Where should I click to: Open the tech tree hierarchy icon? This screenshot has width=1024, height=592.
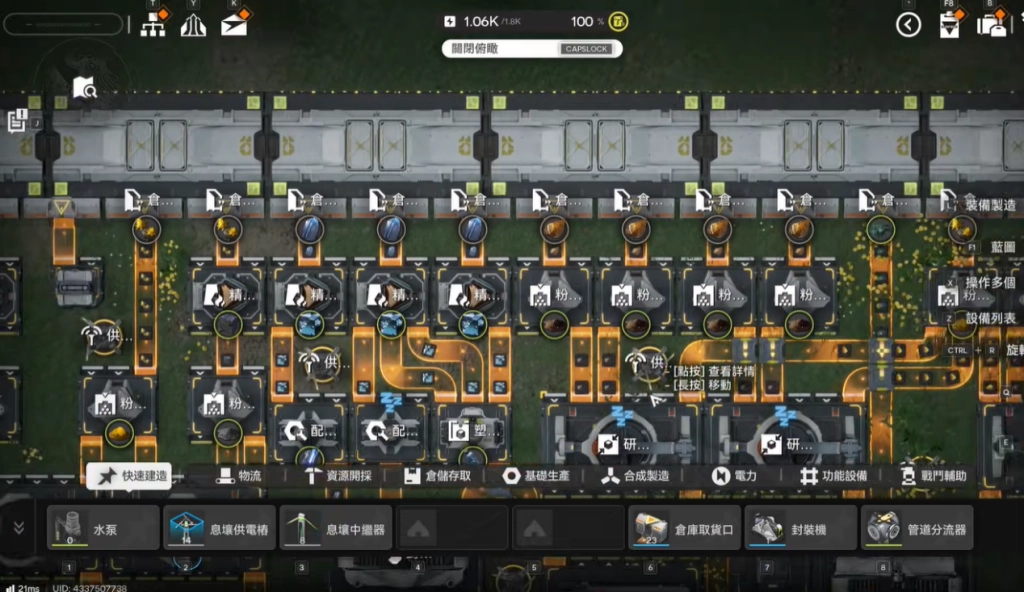point(153,25)
